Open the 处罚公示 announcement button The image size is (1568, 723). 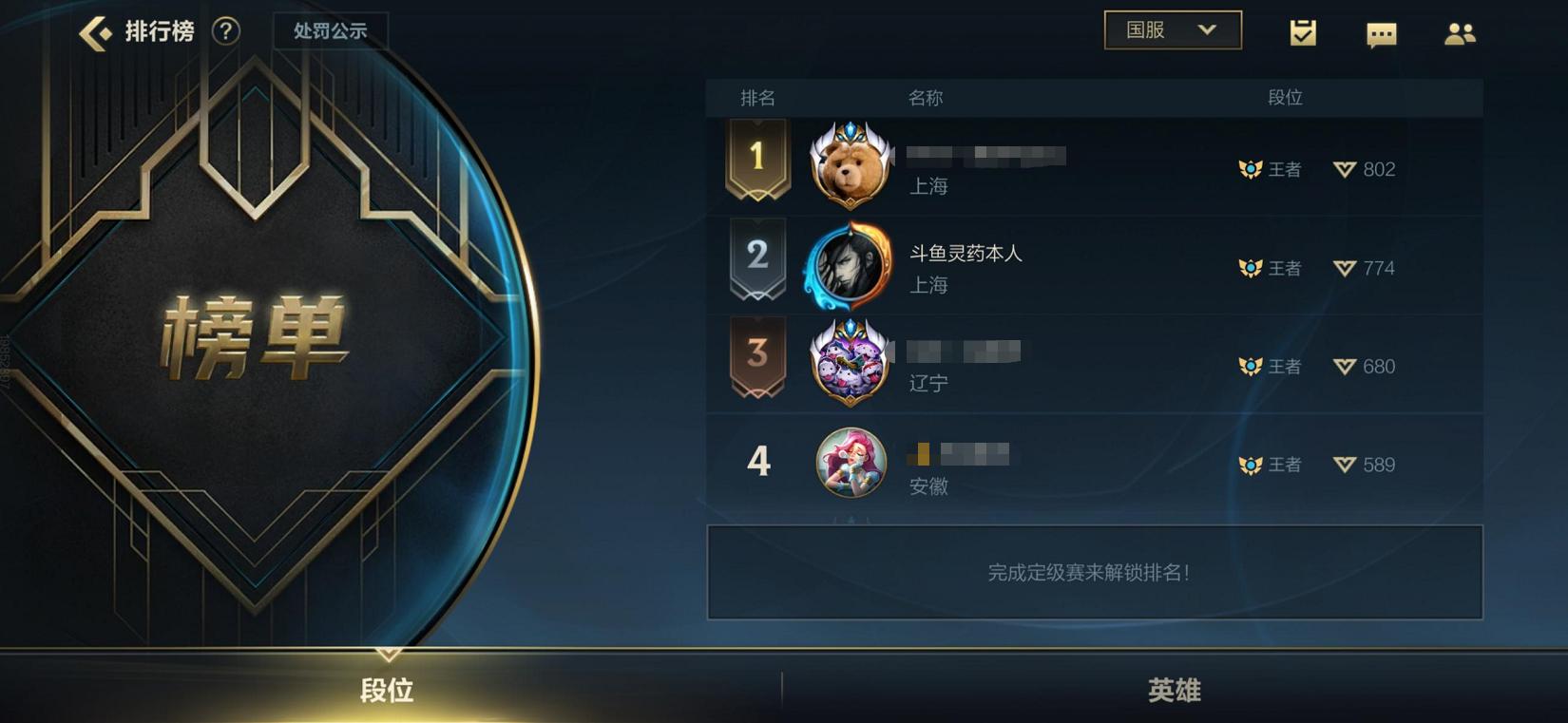(x=331, y=29)
